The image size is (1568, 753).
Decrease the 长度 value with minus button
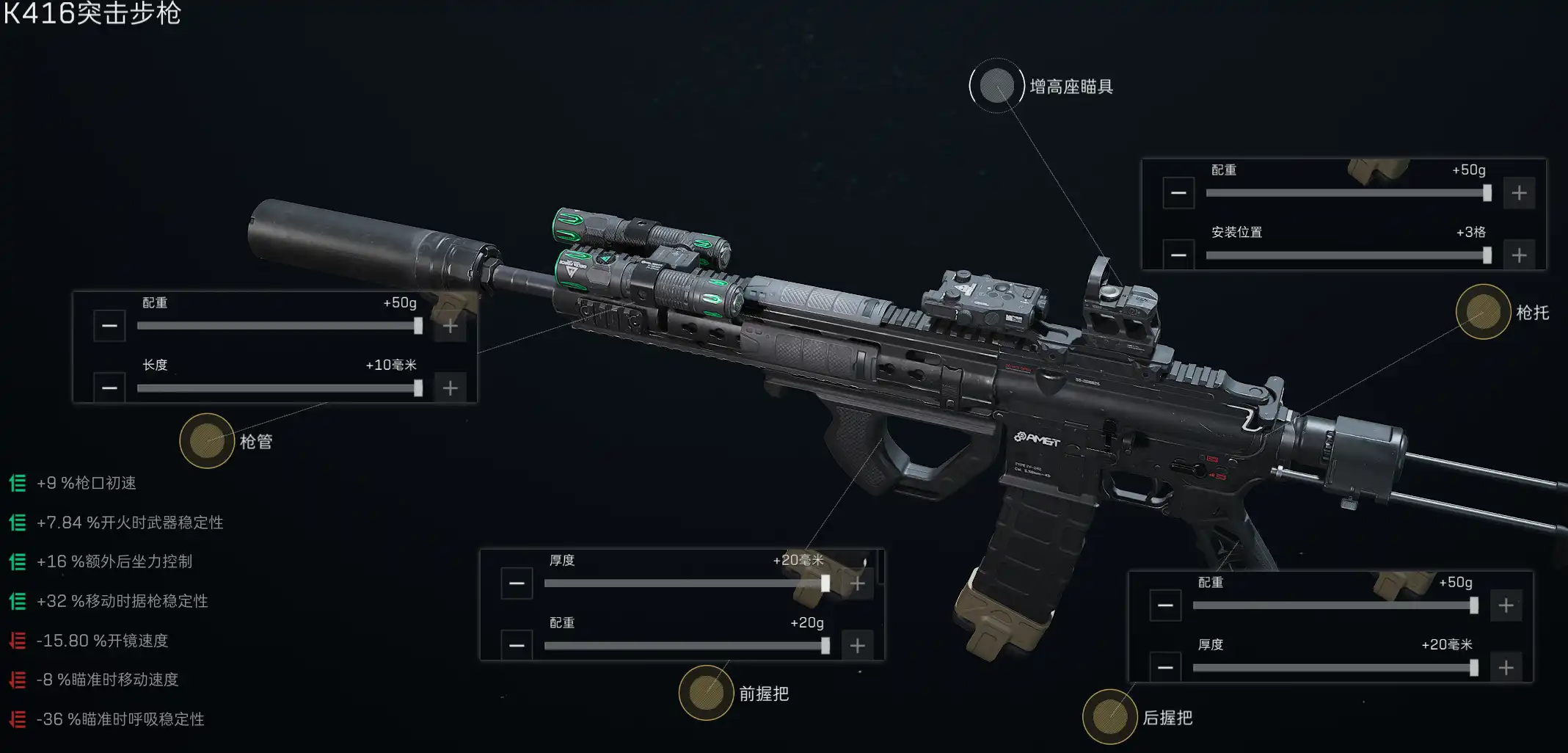[x=109, y=388]
